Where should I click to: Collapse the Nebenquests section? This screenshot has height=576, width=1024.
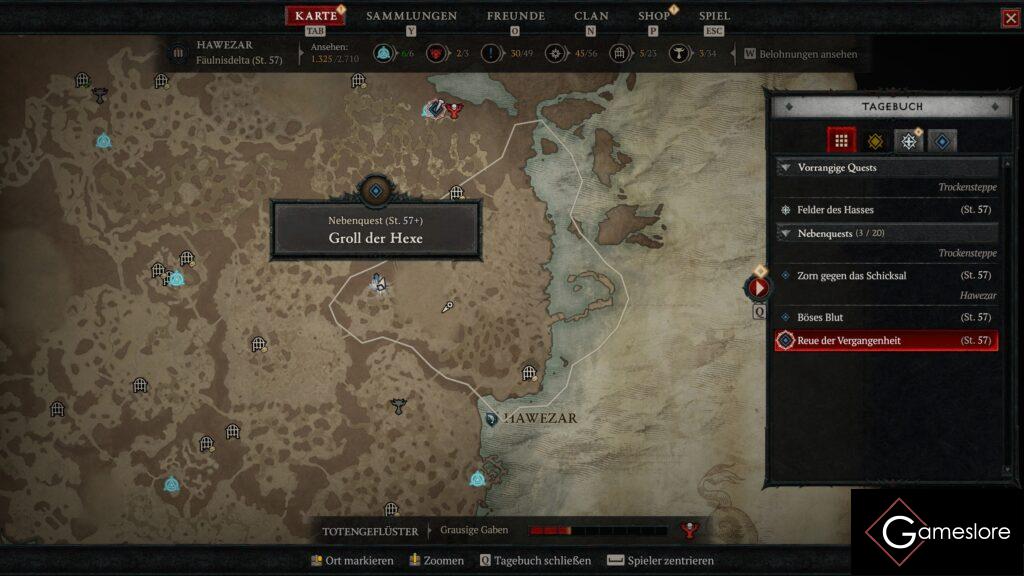click(786, 233)
